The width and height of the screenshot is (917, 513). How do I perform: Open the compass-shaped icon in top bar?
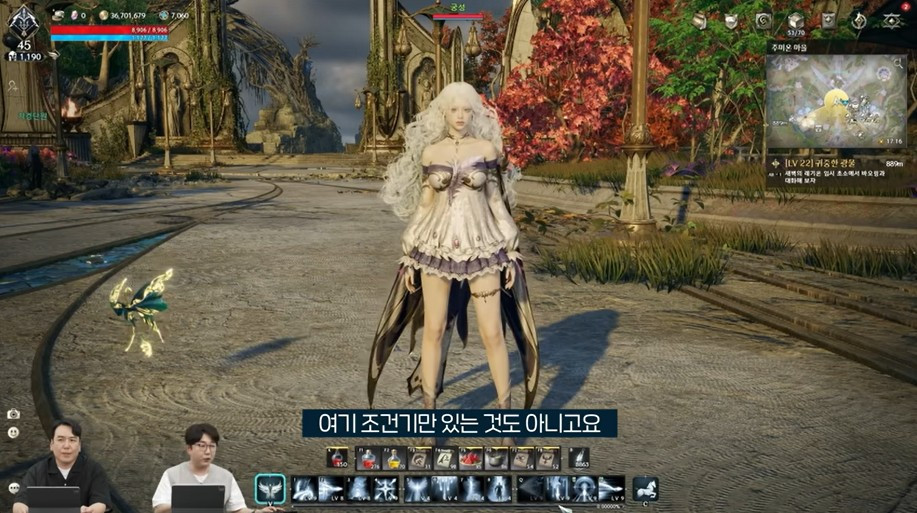click(x=858, y=21)
